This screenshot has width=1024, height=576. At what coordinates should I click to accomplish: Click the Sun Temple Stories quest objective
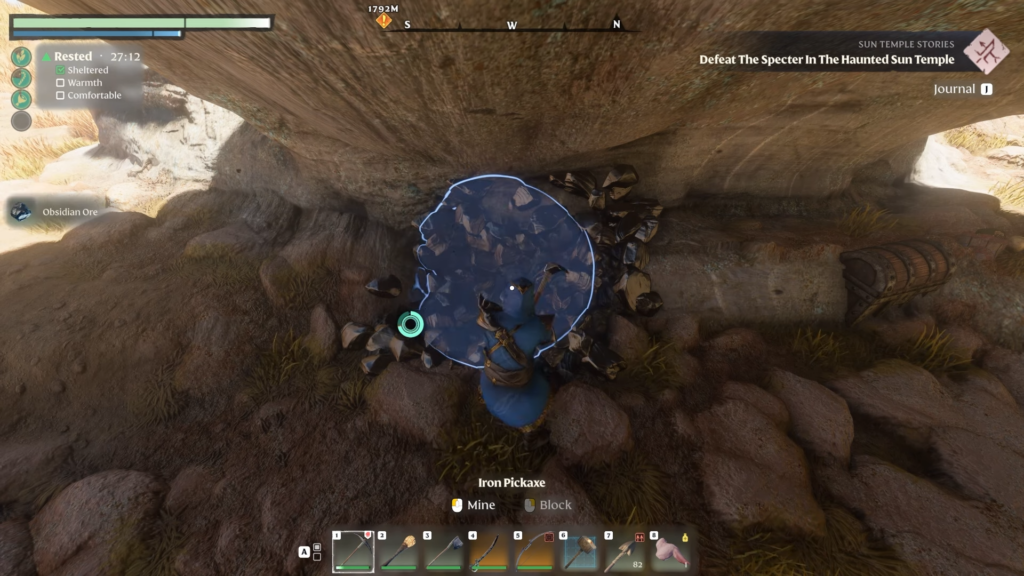826,60
